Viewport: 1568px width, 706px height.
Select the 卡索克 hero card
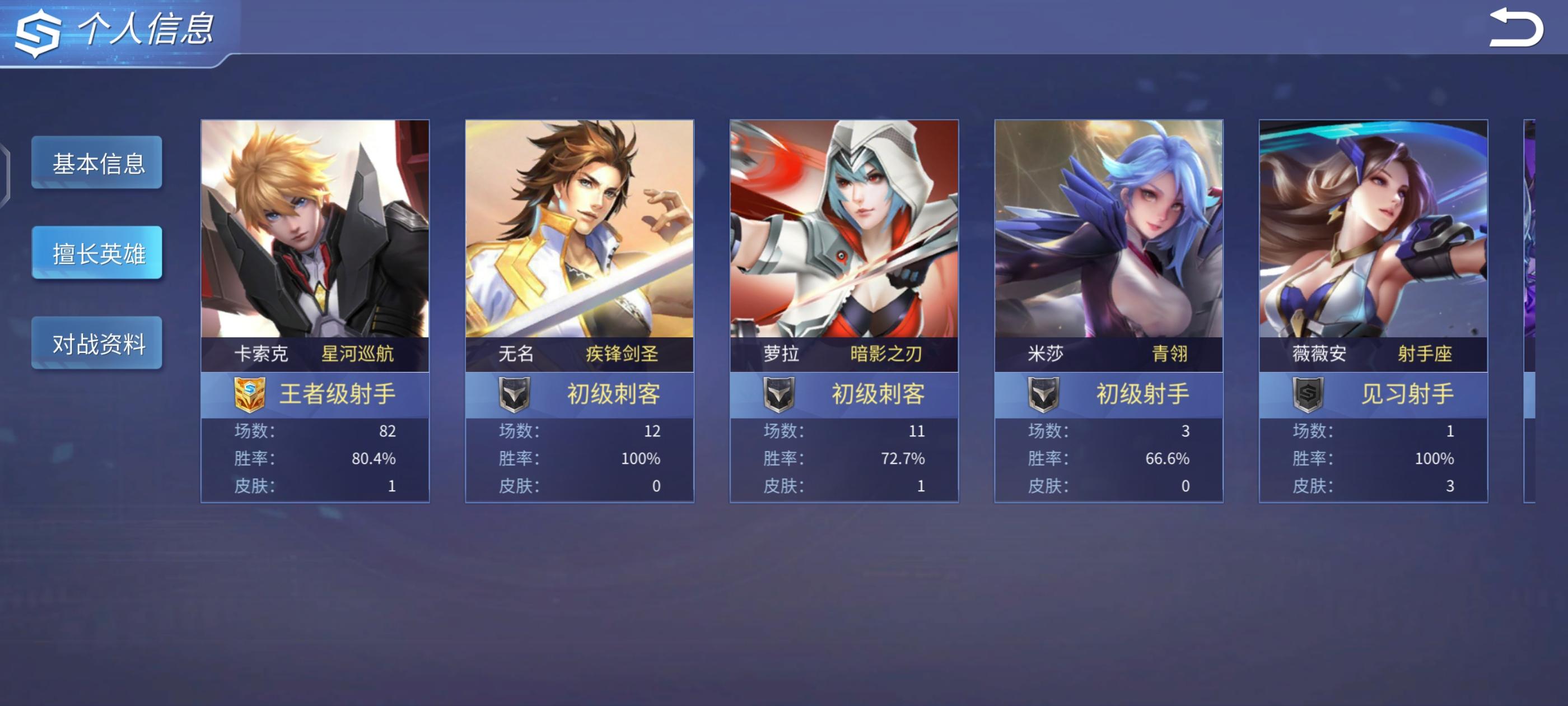click(315, 310)
